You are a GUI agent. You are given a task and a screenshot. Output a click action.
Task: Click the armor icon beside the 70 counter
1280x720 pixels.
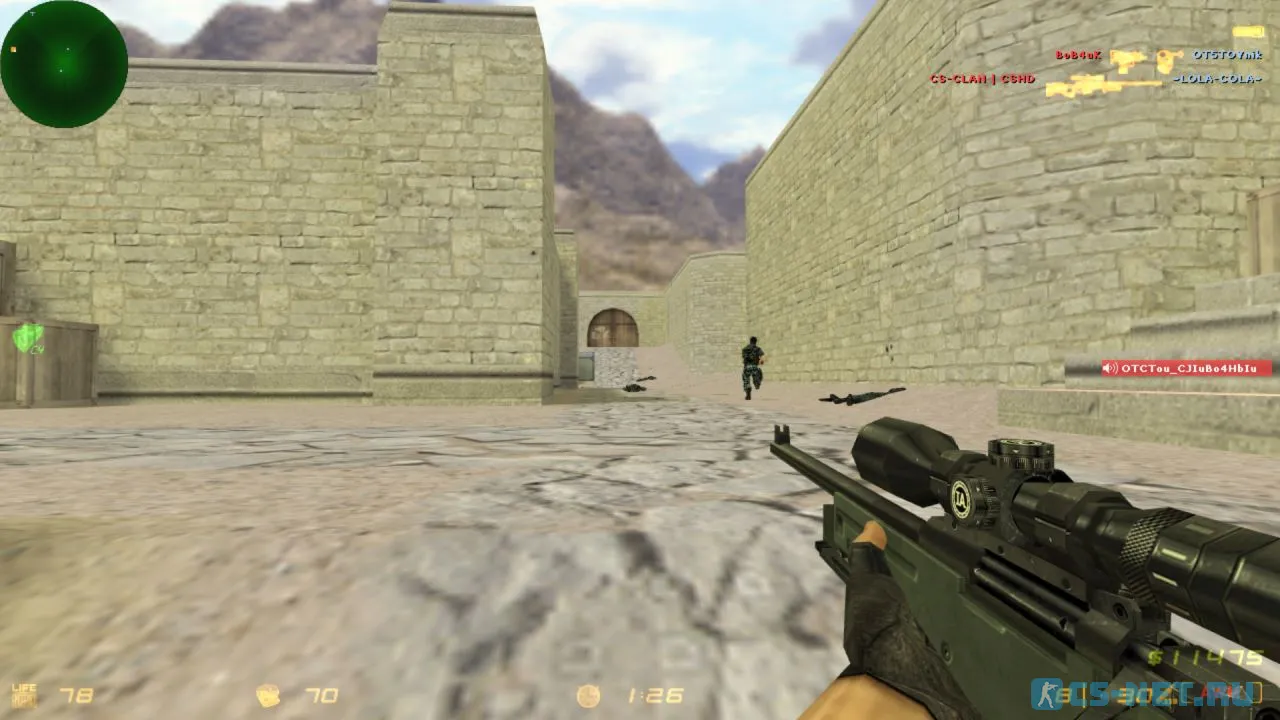click(270, 693)
